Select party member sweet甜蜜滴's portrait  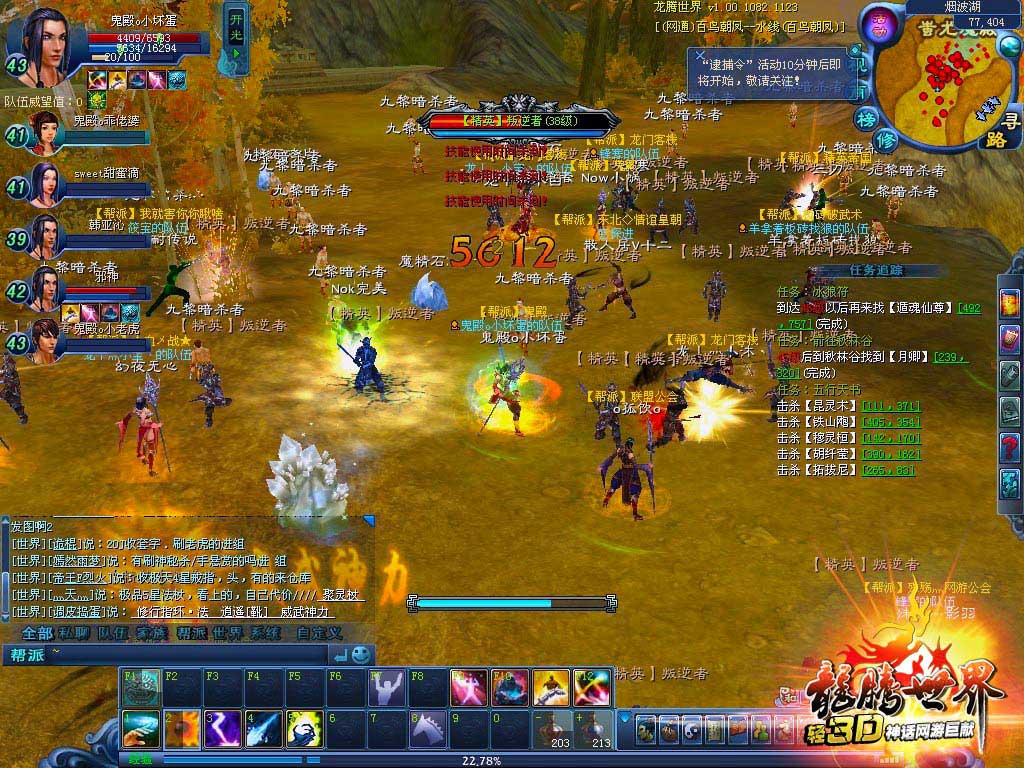[x=44, y=184]
